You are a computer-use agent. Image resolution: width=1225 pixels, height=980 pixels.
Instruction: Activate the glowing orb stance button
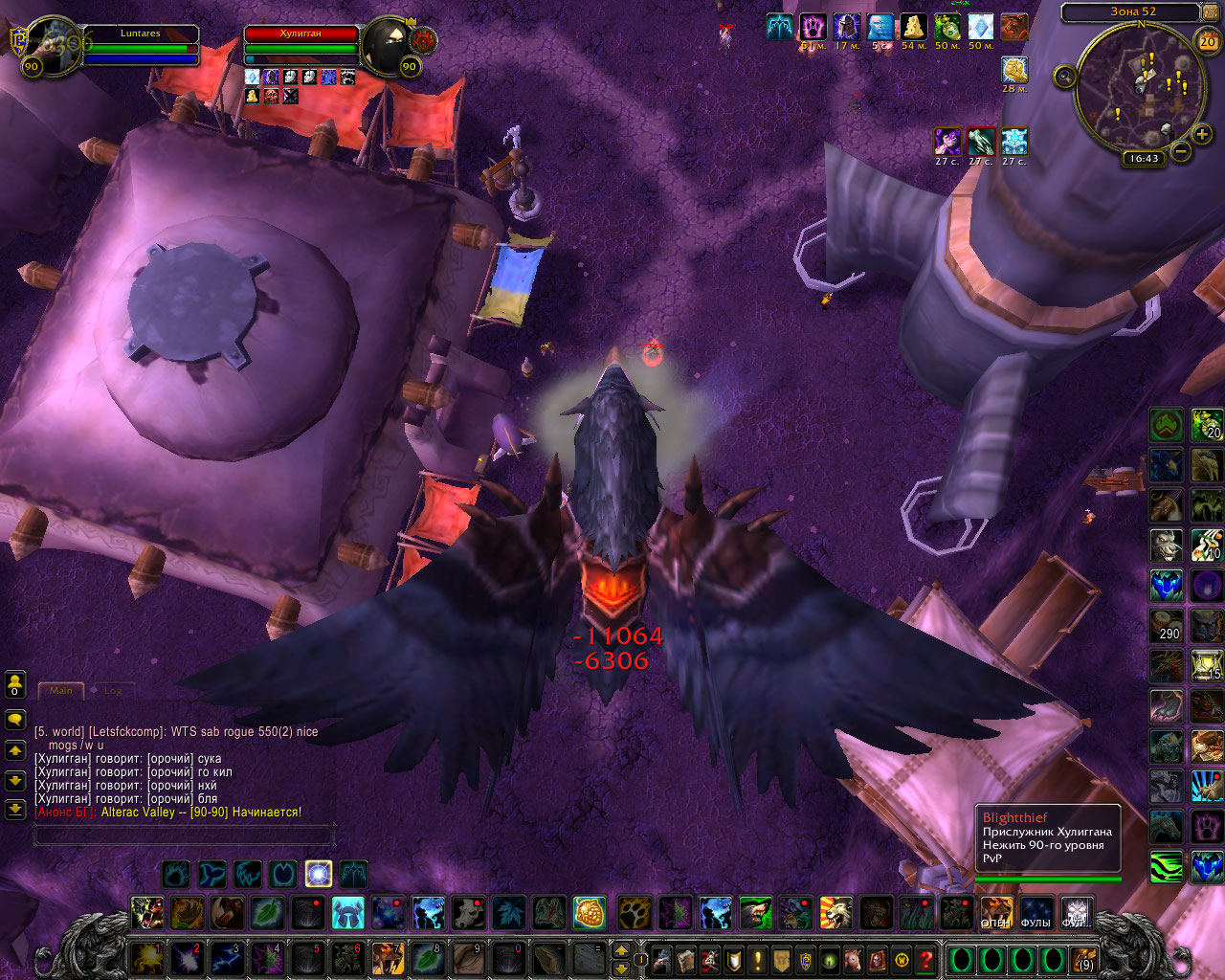319,873
